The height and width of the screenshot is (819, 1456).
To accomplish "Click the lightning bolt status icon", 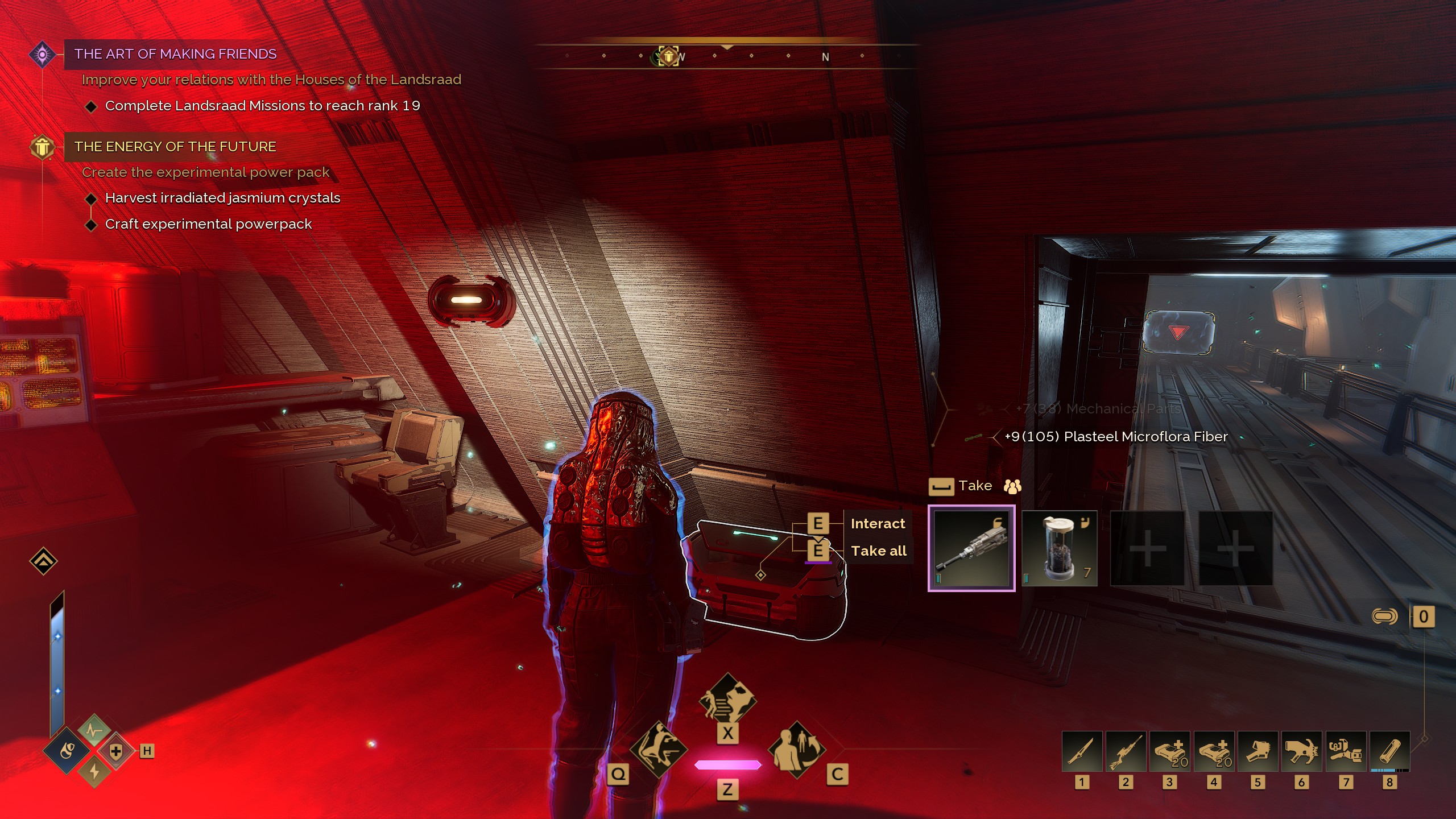I will coord(94,772).
